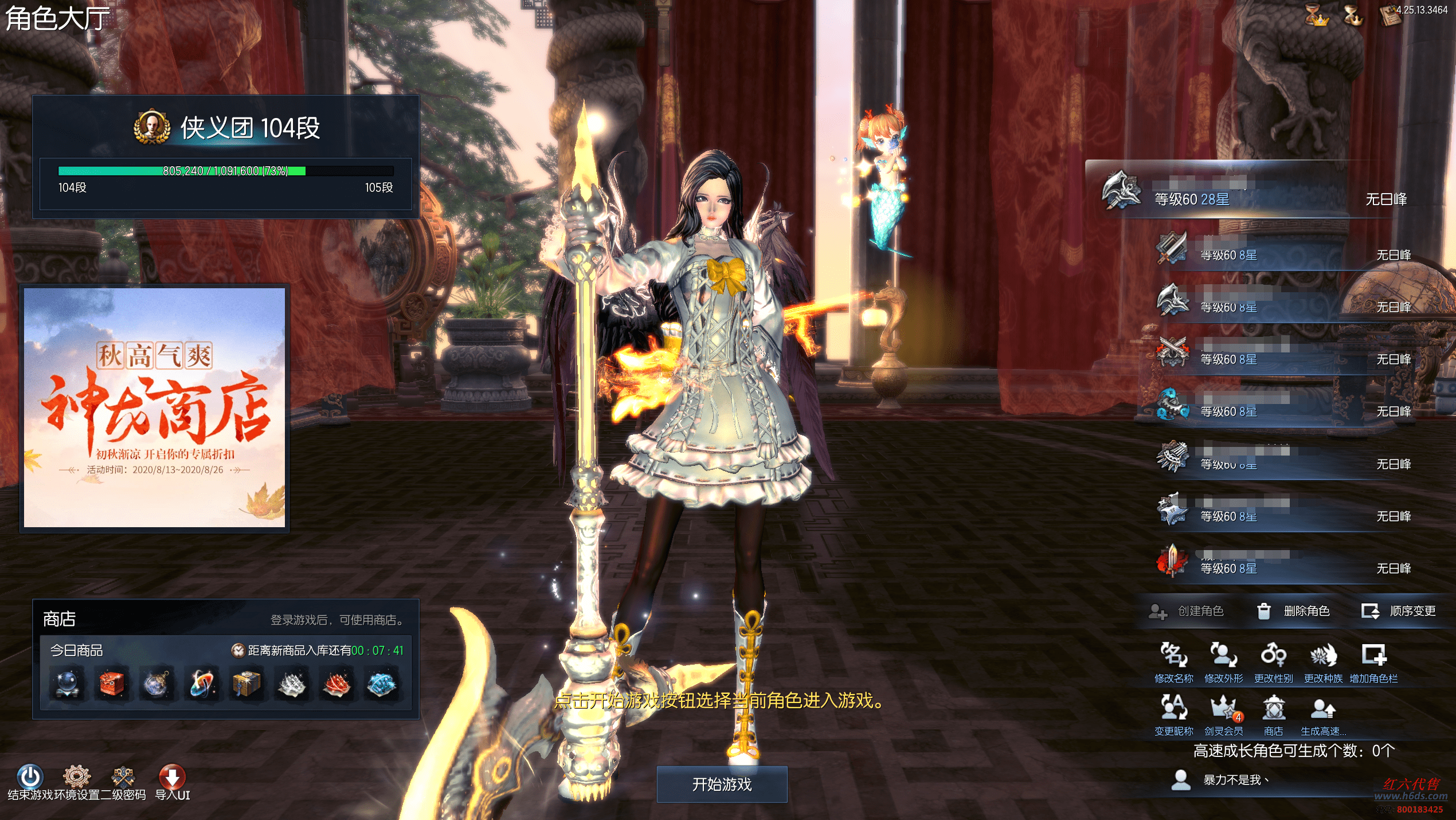Screen dimensions: 1456x820
Task: Start the game with the 开始游戏 button
Action: click(x=722, y=784)
